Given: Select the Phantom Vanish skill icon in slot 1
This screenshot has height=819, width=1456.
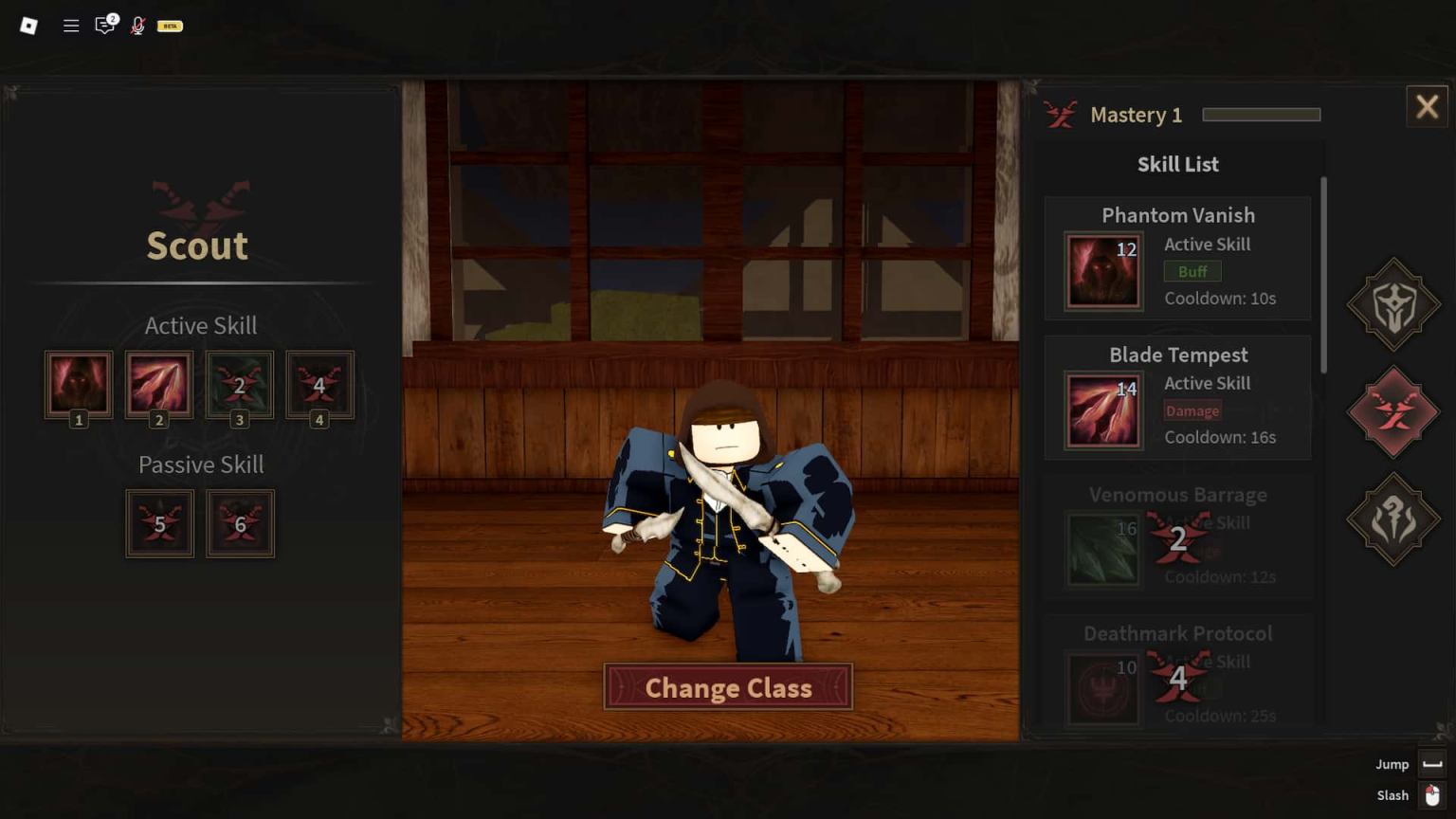Looking at the screenshot, I should tap(79, 385).
